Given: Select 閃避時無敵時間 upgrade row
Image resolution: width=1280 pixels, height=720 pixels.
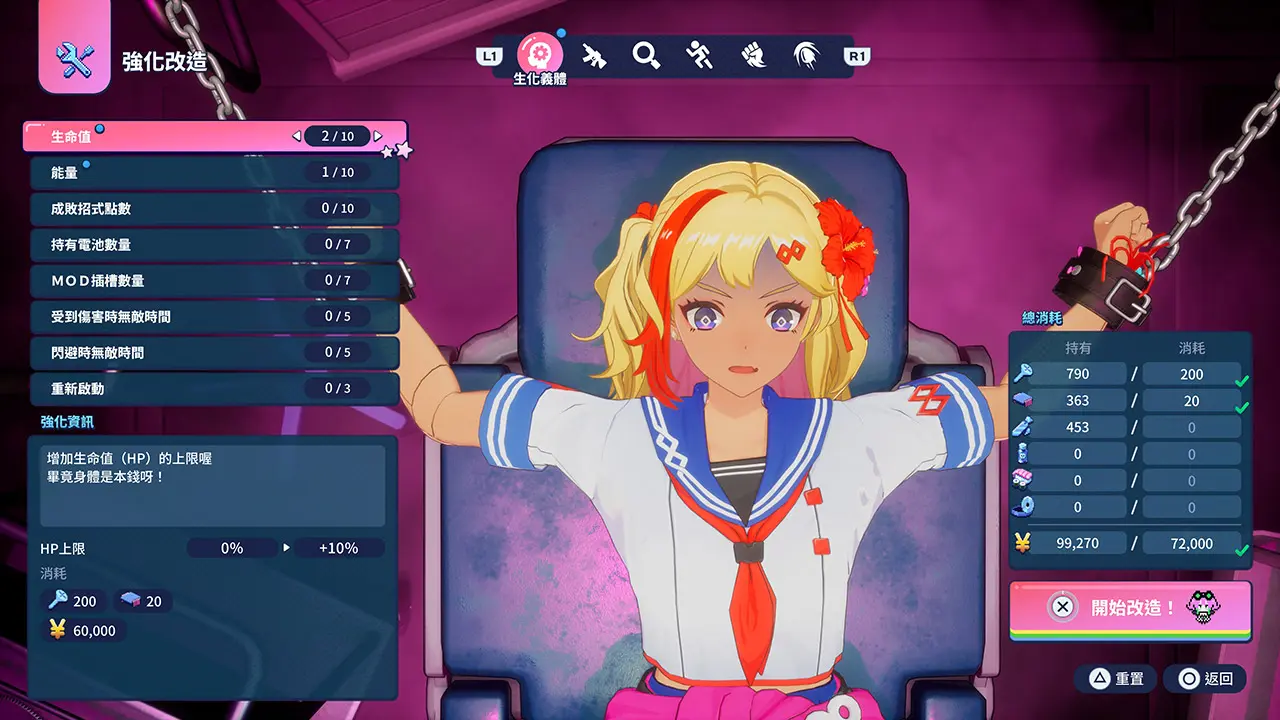Looking at the screenshot, I should coord(213,353).
